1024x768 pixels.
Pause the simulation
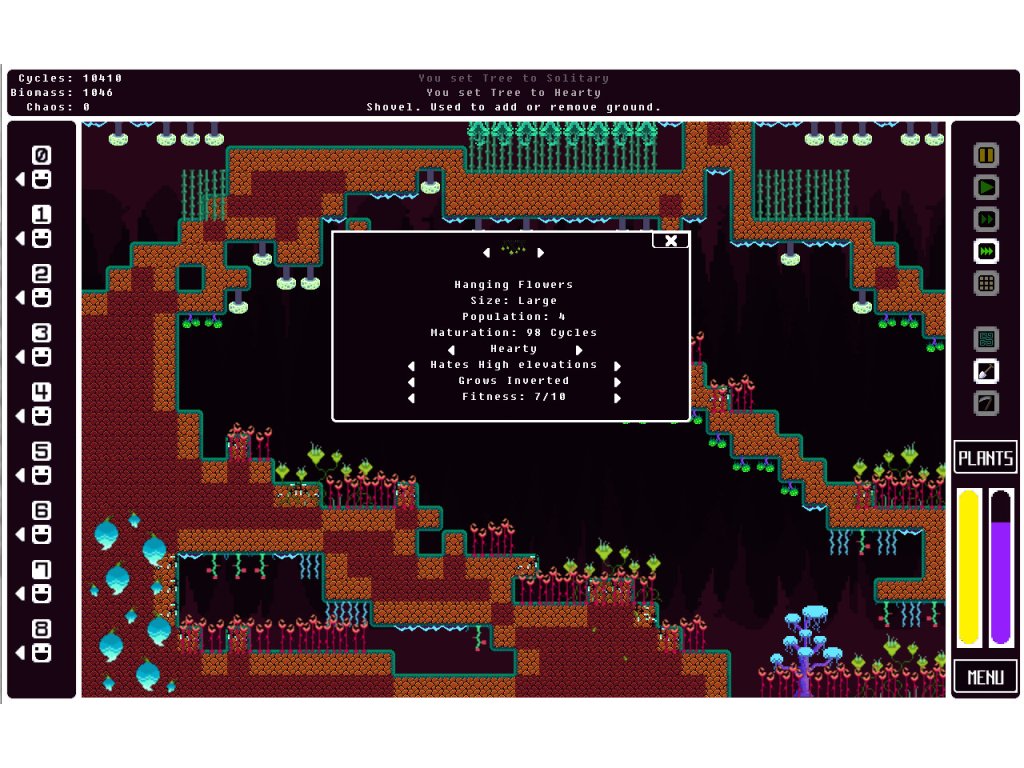[986, 155]
